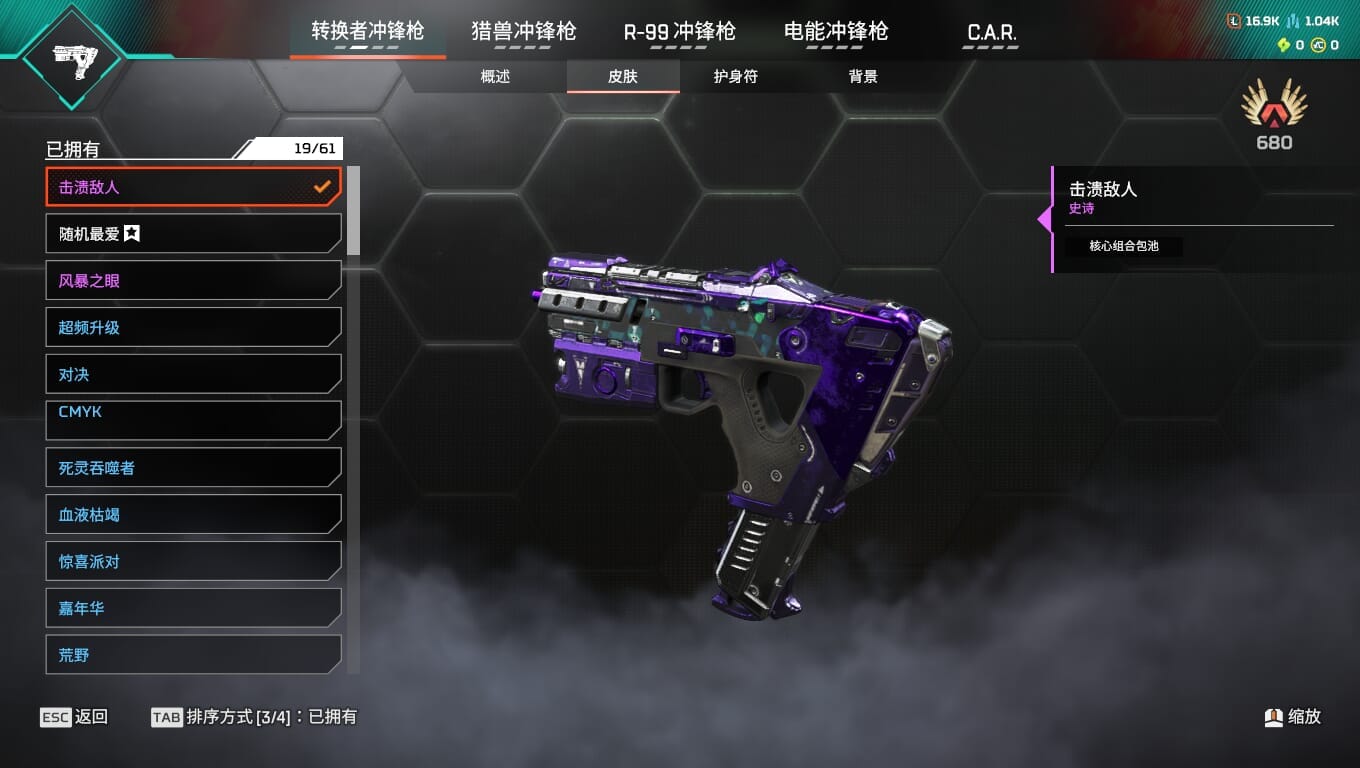Select the 对决 skin
1360x768 pixels.
point(193,375)
